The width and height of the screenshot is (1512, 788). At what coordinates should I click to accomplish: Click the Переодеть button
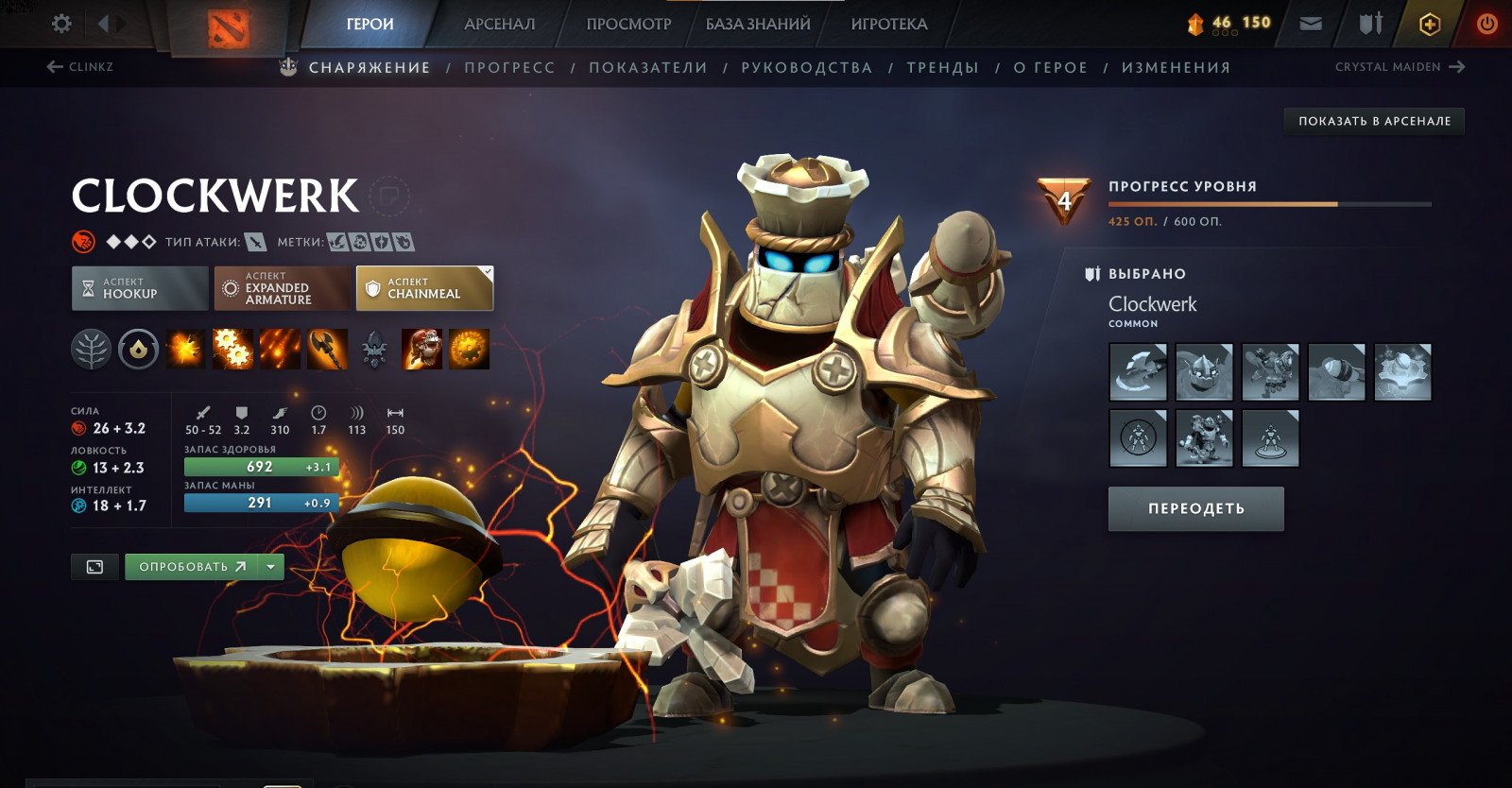(1195, 508)
